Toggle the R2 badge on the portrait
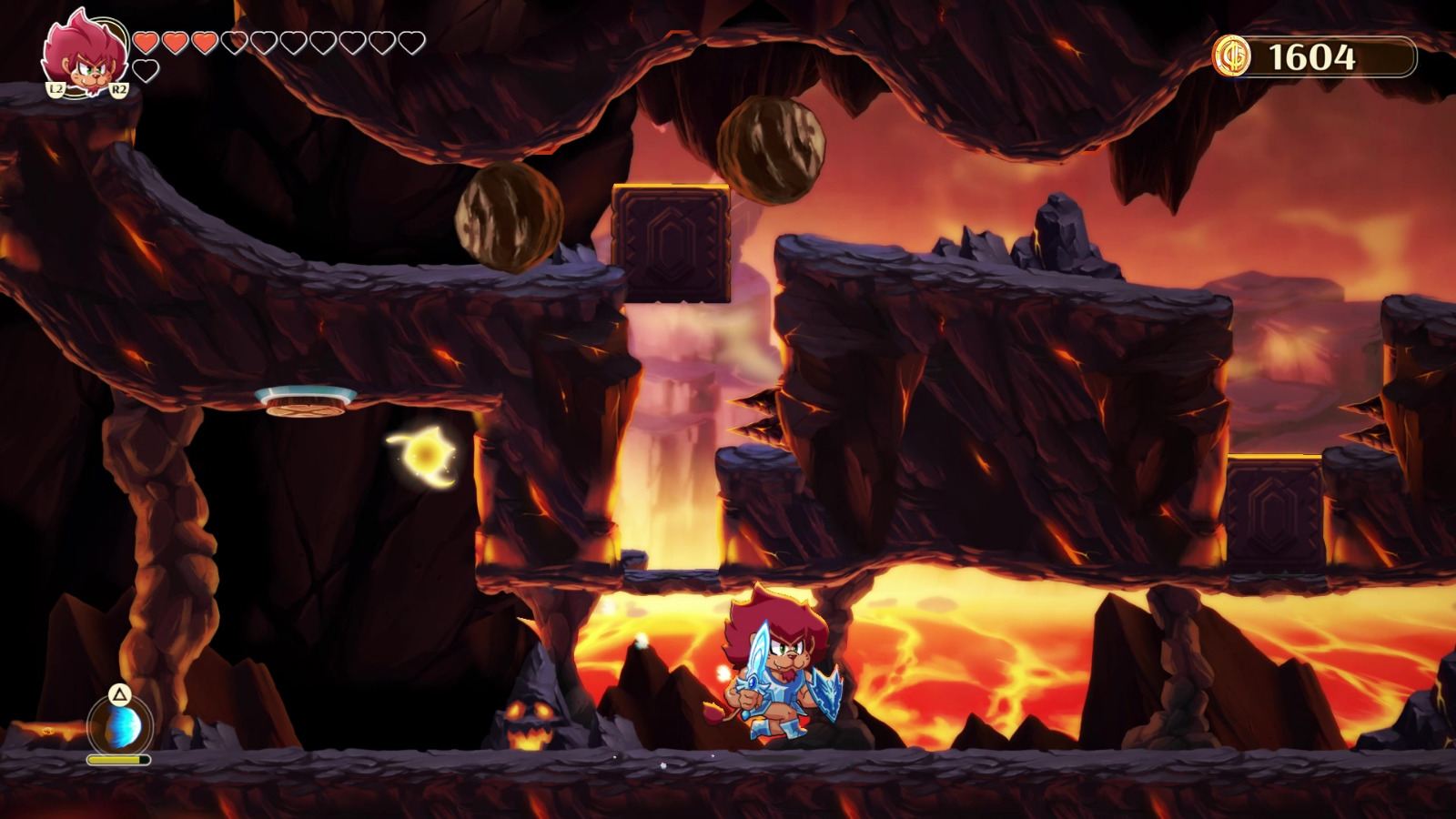The width and height of the screenshot is (1456, 819). point(118,89)
